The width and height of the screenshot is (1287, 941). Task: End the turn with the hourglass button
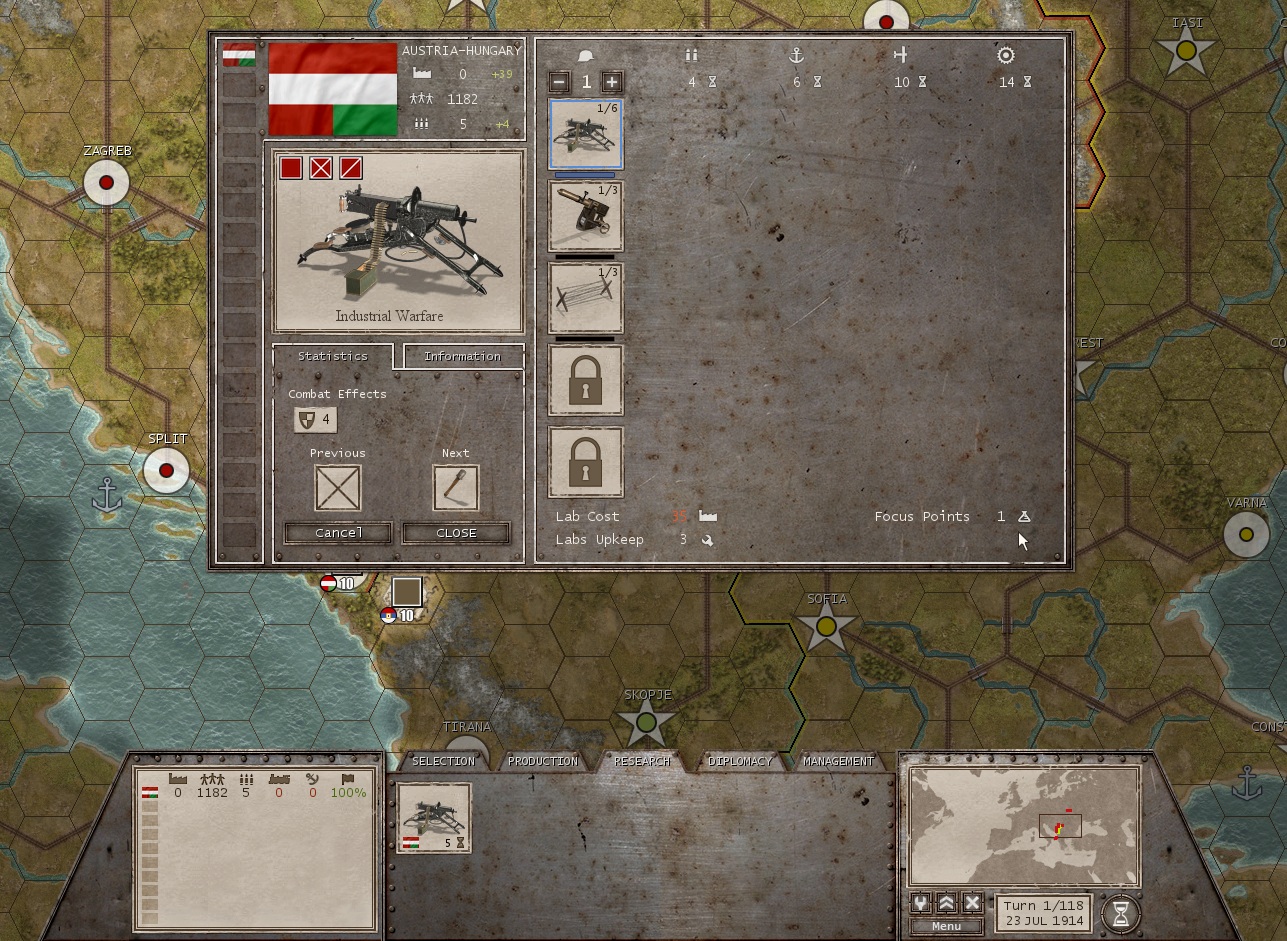coord(1122,913)
